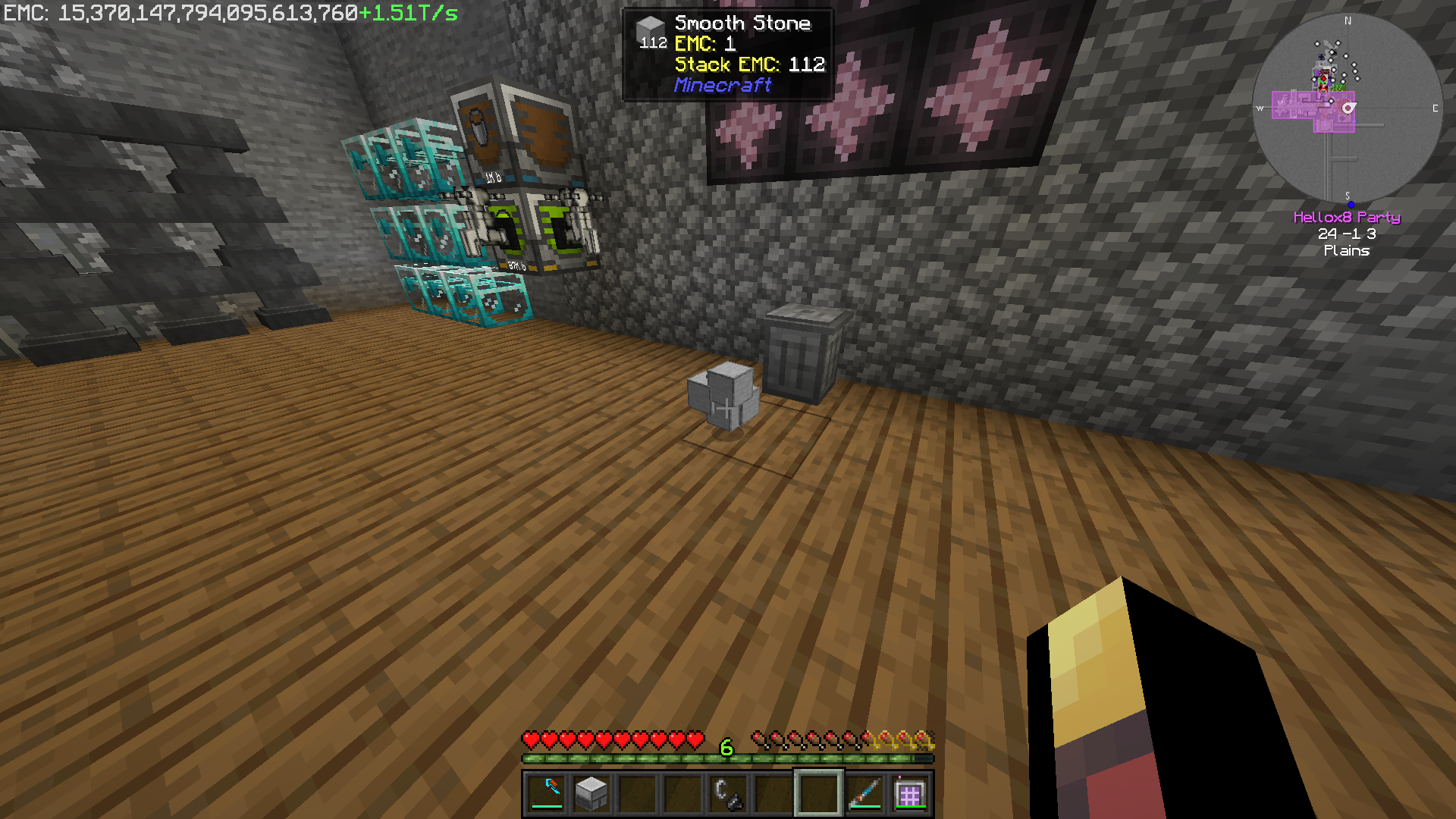This screenshot has height=819, width=1456.
Task: Click the Plains biome text below the coordinates
Action: pyautogui.click(x=1347, y=250)
